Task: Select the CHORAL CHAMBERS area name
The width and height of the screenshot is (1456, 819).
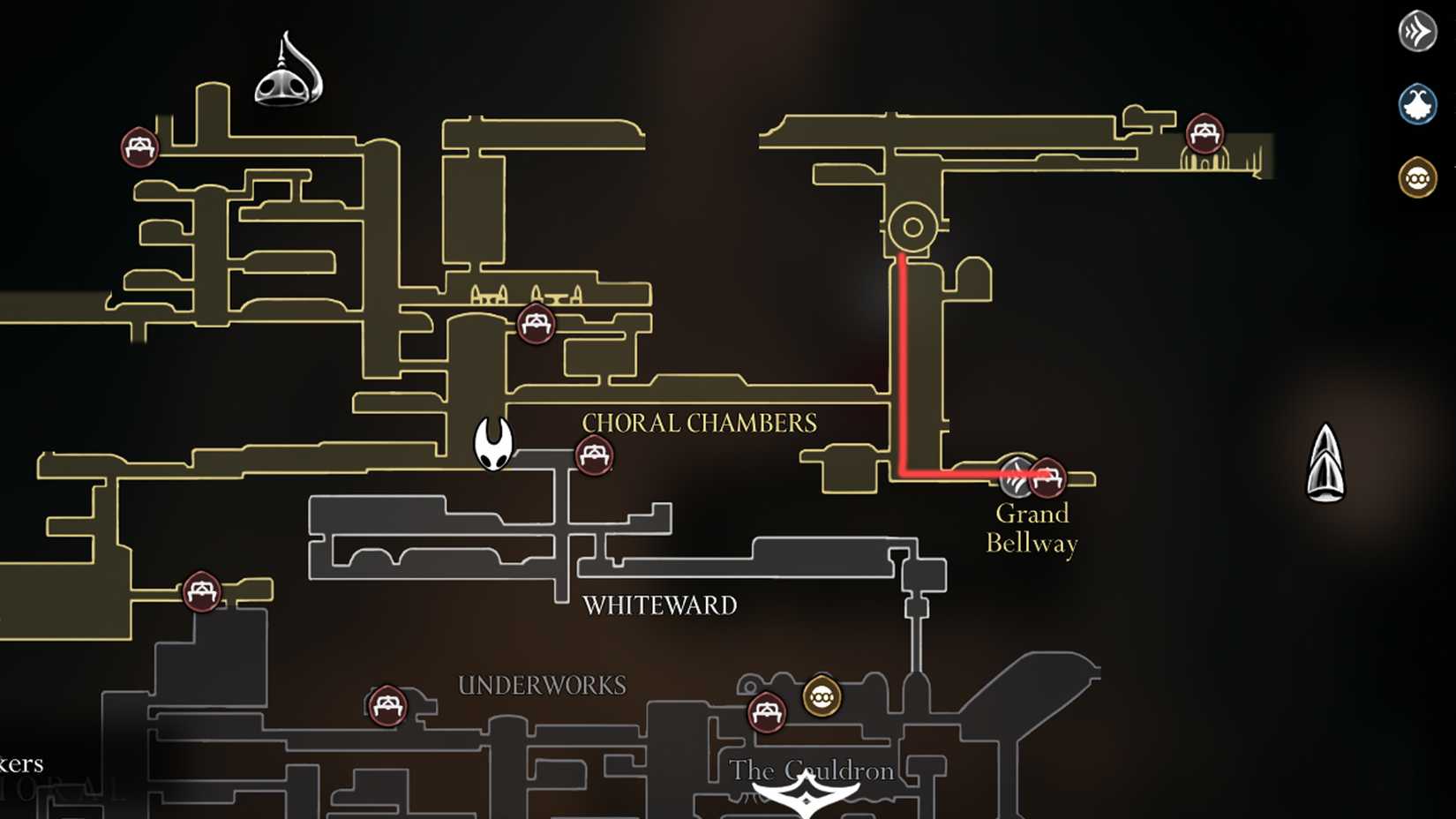Action: point(698,423)
